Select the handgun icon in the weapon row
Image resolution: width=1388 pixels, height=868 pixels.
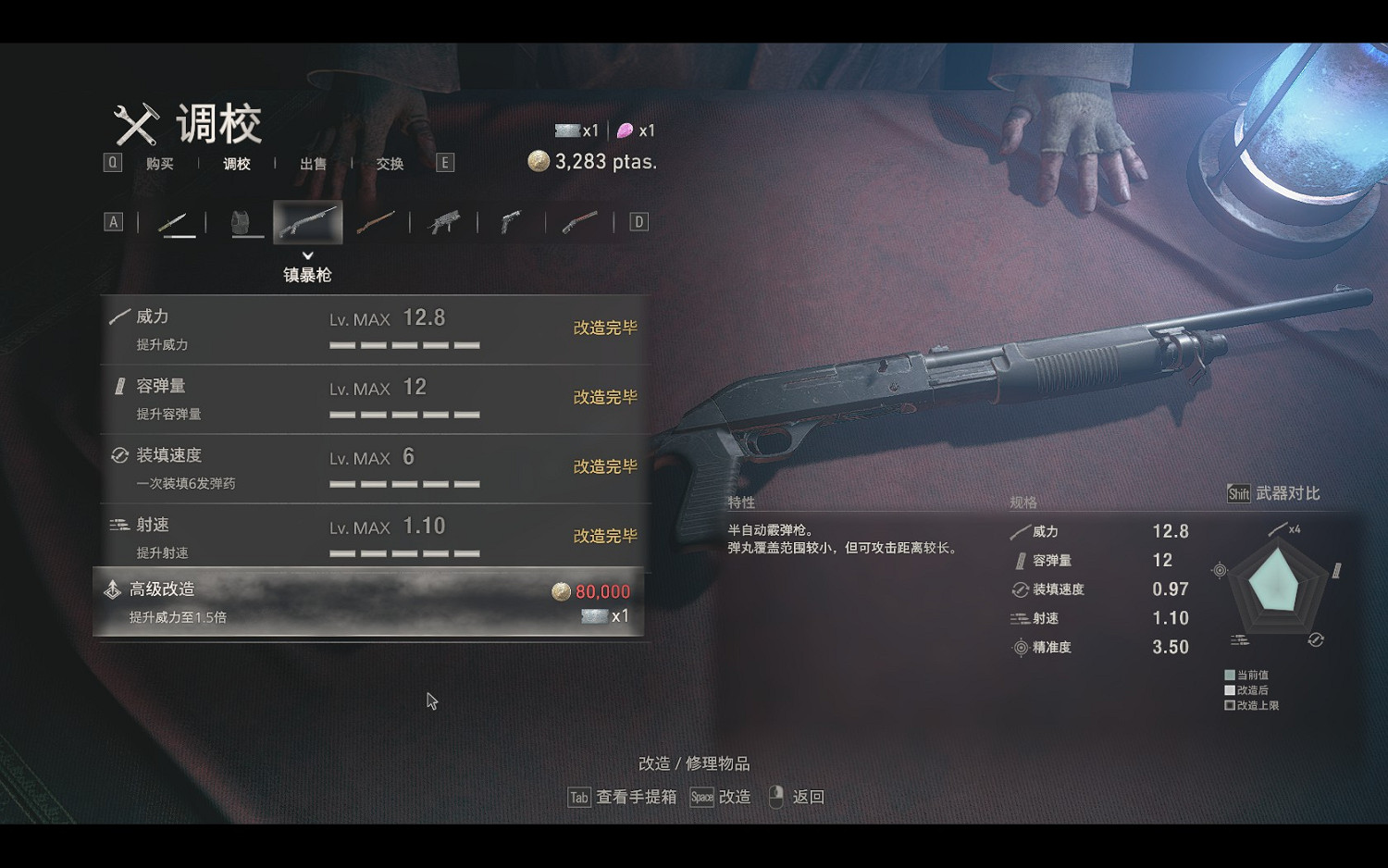511,221
